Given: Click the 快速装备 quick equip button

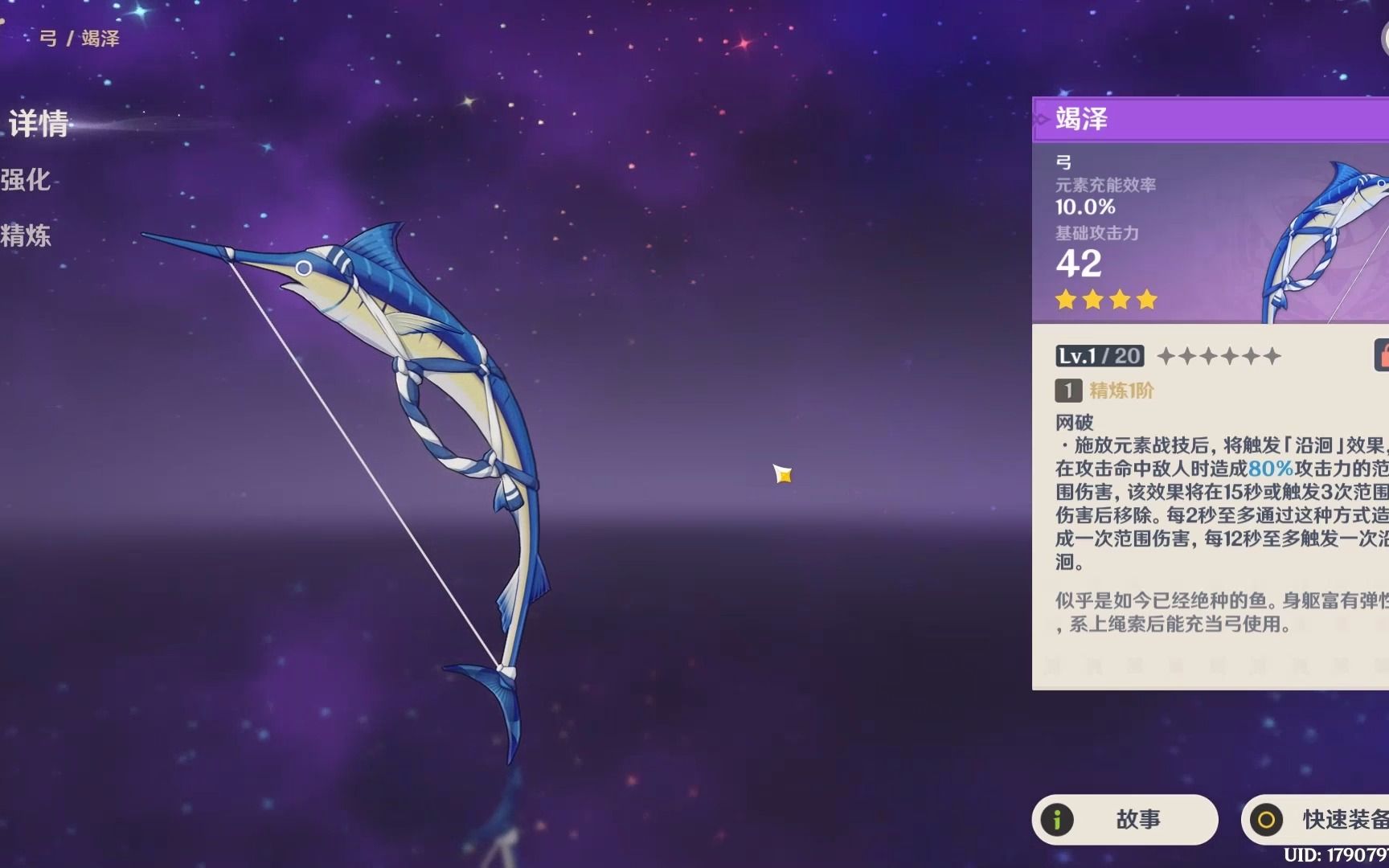Looking at the screenshot, I should click(x=1318, y=819).
